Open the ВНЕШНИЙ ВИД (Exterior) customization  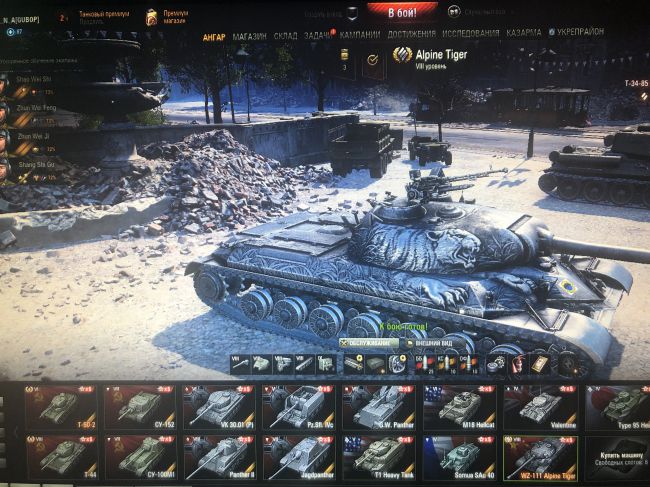pyautogui.click(x=426, y=344)
